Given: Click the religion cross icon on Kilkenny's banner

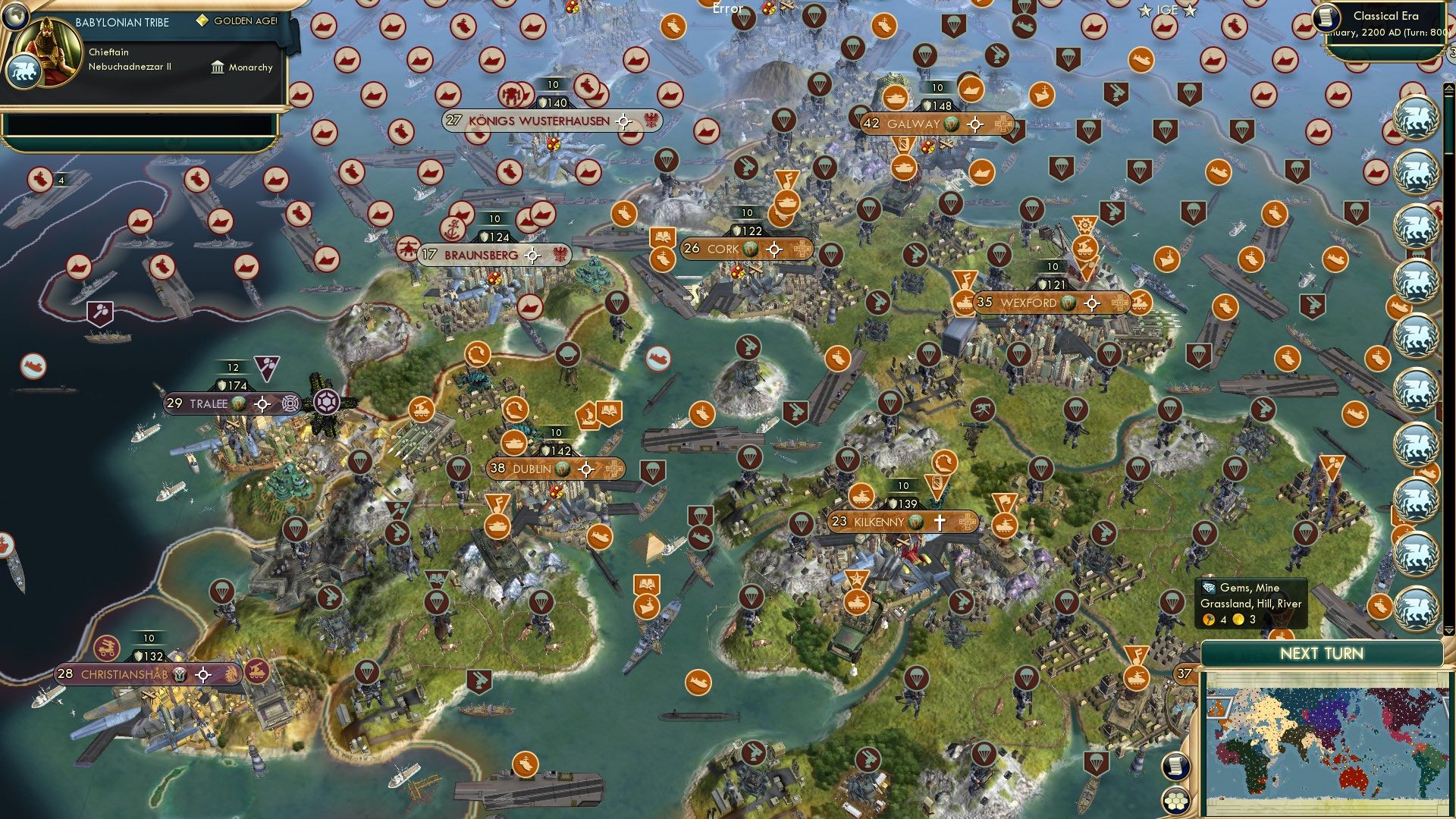Looking at the screenshot, I should click(940, 522).
